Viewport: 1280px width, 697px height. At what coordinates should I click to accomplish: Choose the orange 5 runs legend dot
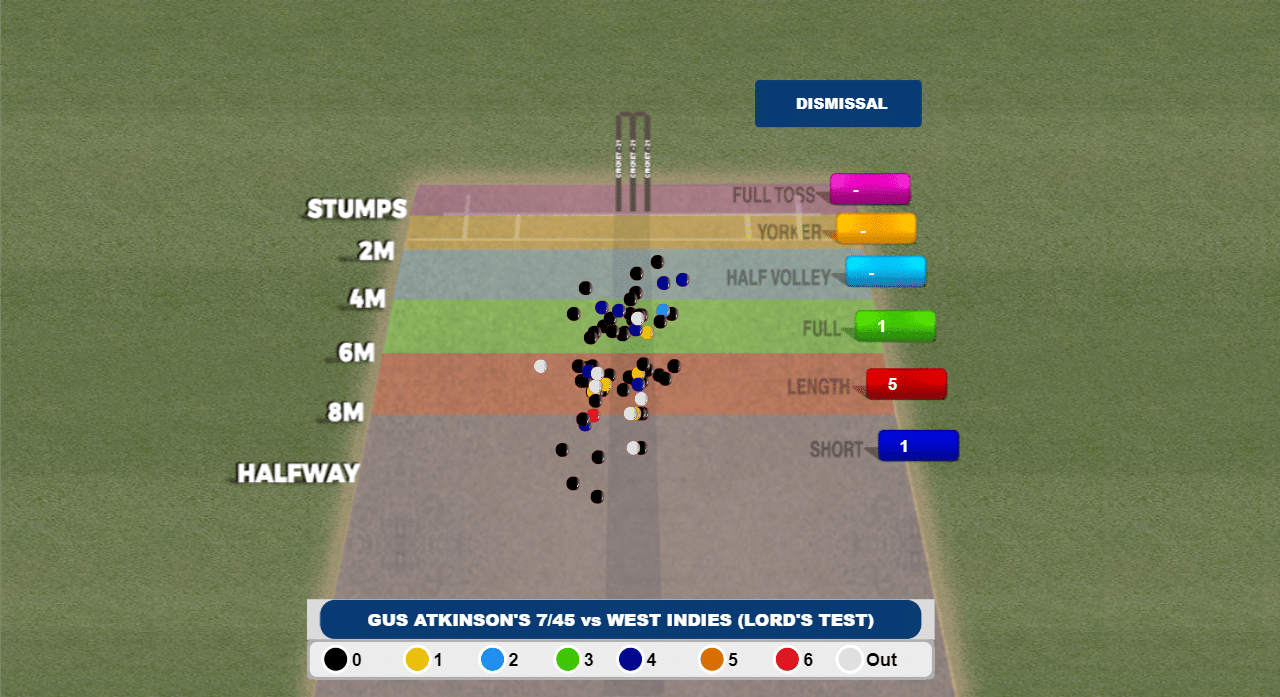tap(711, 660)
